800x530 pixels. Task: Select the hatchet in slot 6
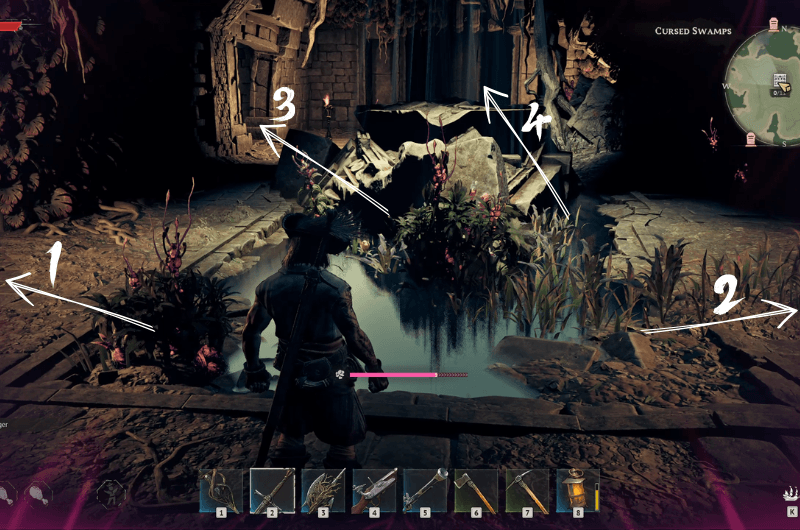[x=476, y=491]
